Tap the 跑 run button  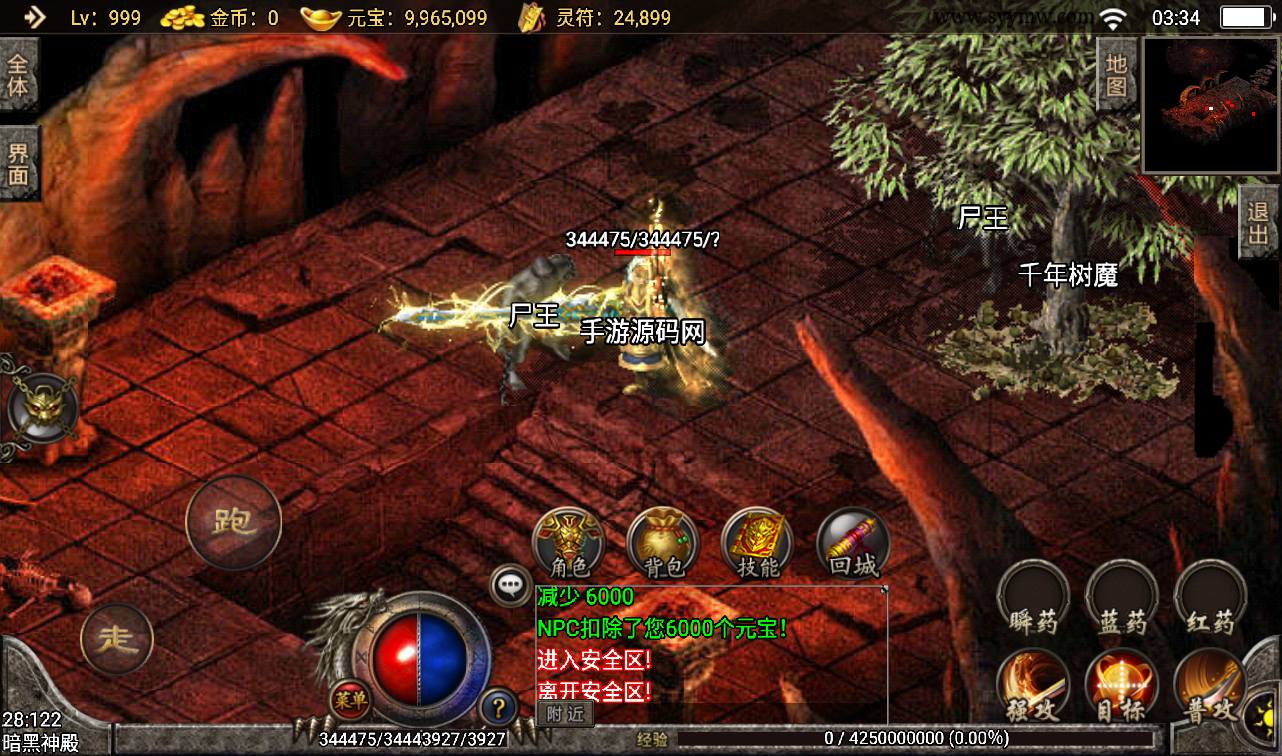pyautogui.click(x=234, y=523)
